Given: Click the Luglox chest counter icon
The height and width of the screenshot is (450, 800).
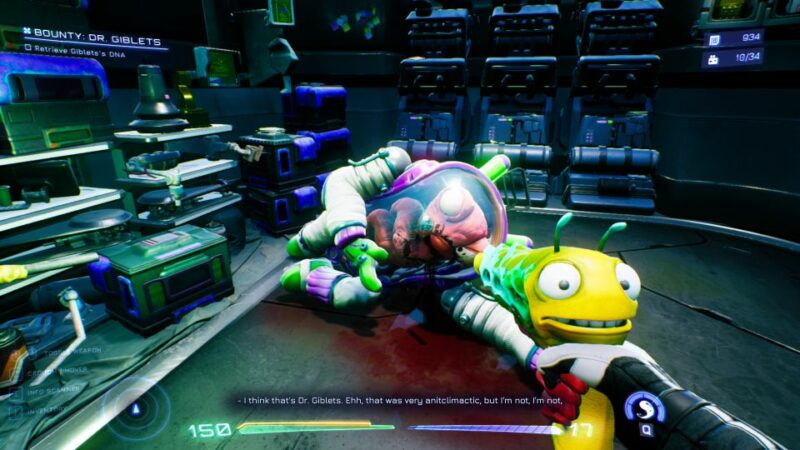Looking at the screenshot, I should (714, 59).
